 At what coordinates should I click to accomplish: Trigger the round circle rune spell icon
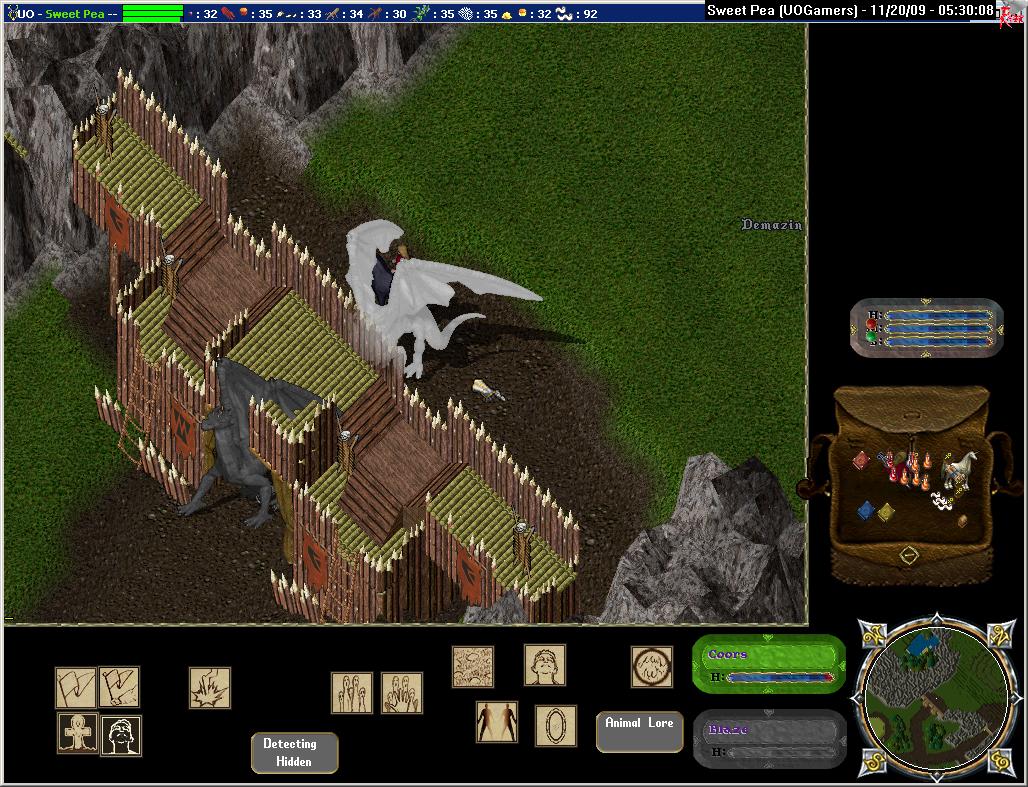(651, 667)
